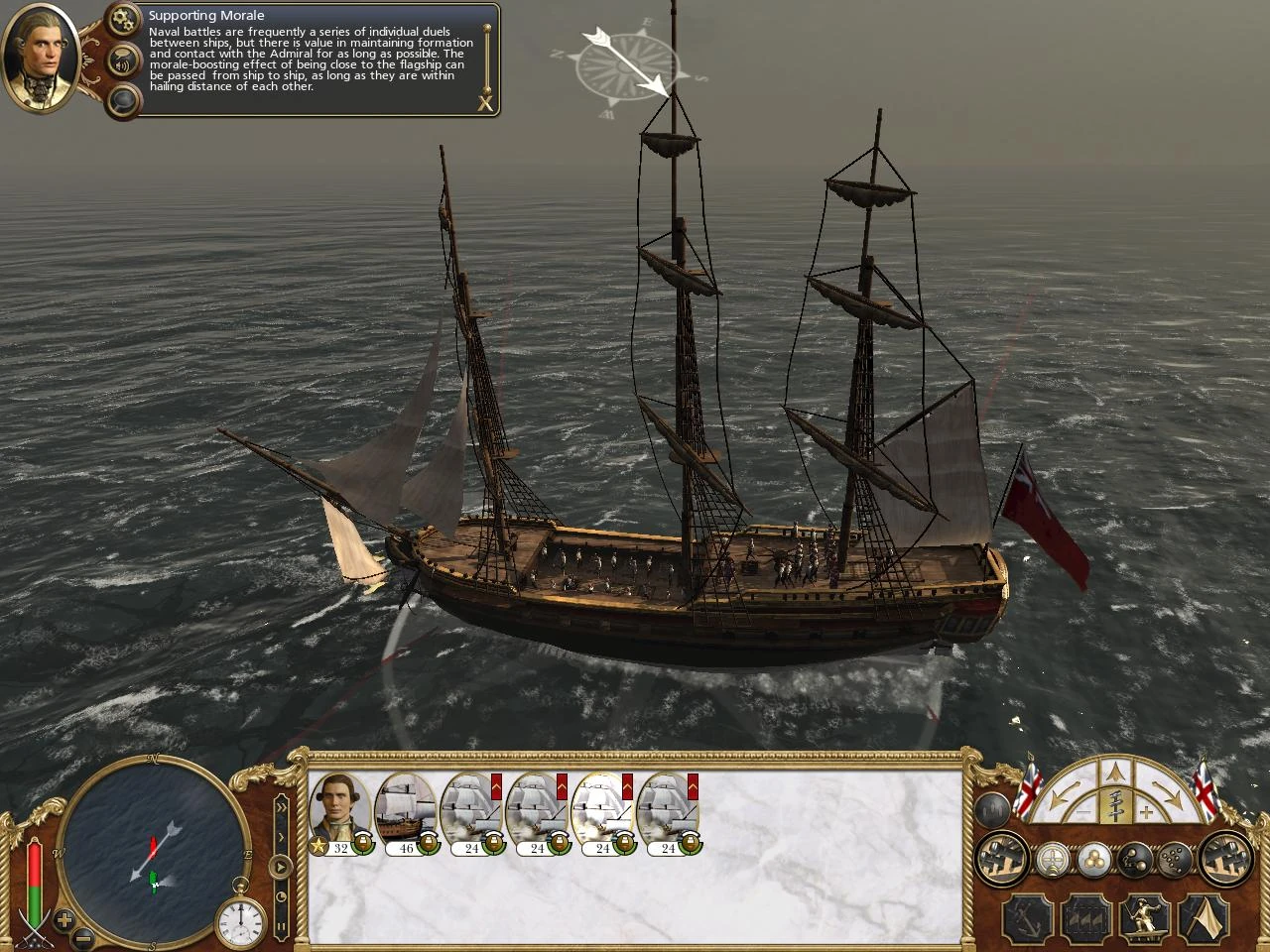Select chain shot ammunition
This screenshot has width=1270, height=952.
point(1134,861)
